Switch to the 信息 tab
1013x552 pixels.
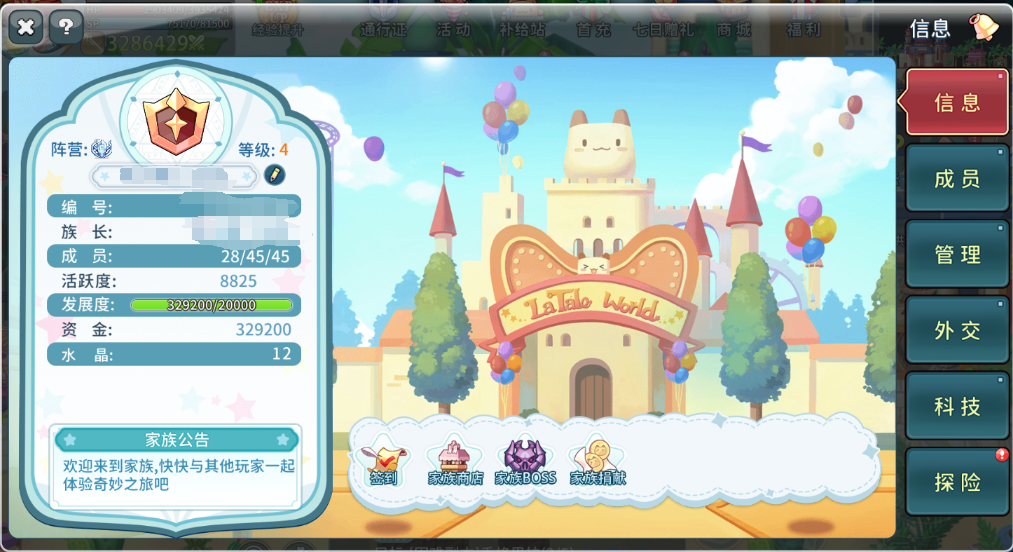(956, 102)
